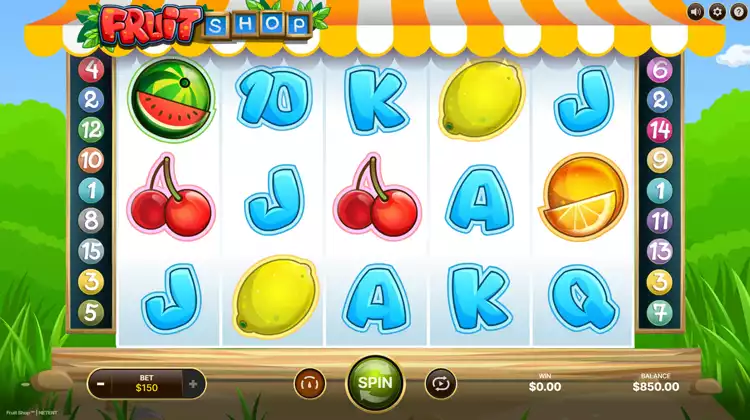The image size is (750, 420).
Task: Open autoplay with the looped play icon
Action: coord(439,383)
